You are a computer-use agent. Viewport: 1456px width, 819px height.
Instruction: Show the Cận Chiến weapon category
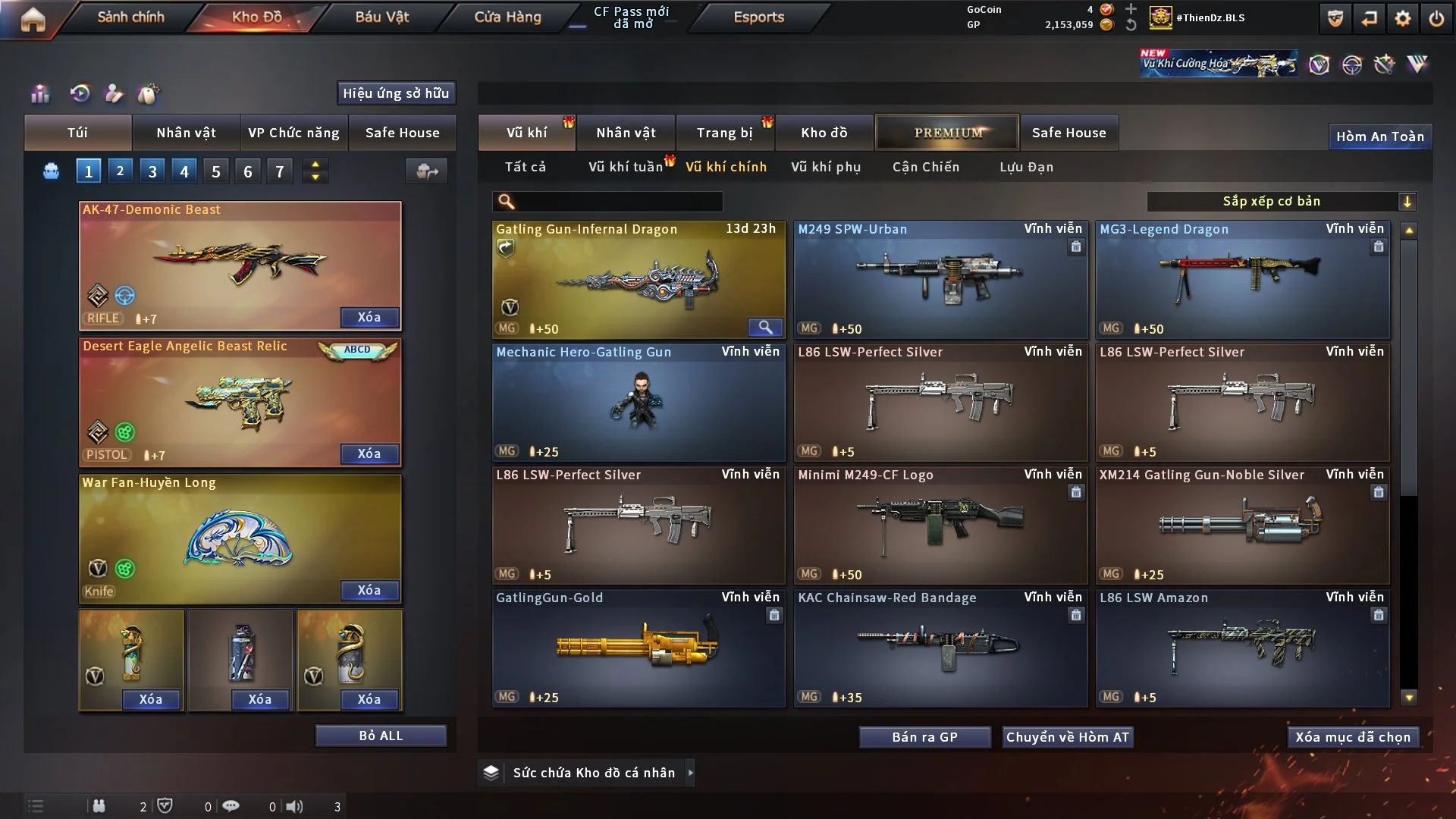pyautogui.click(x=926, y=167)
